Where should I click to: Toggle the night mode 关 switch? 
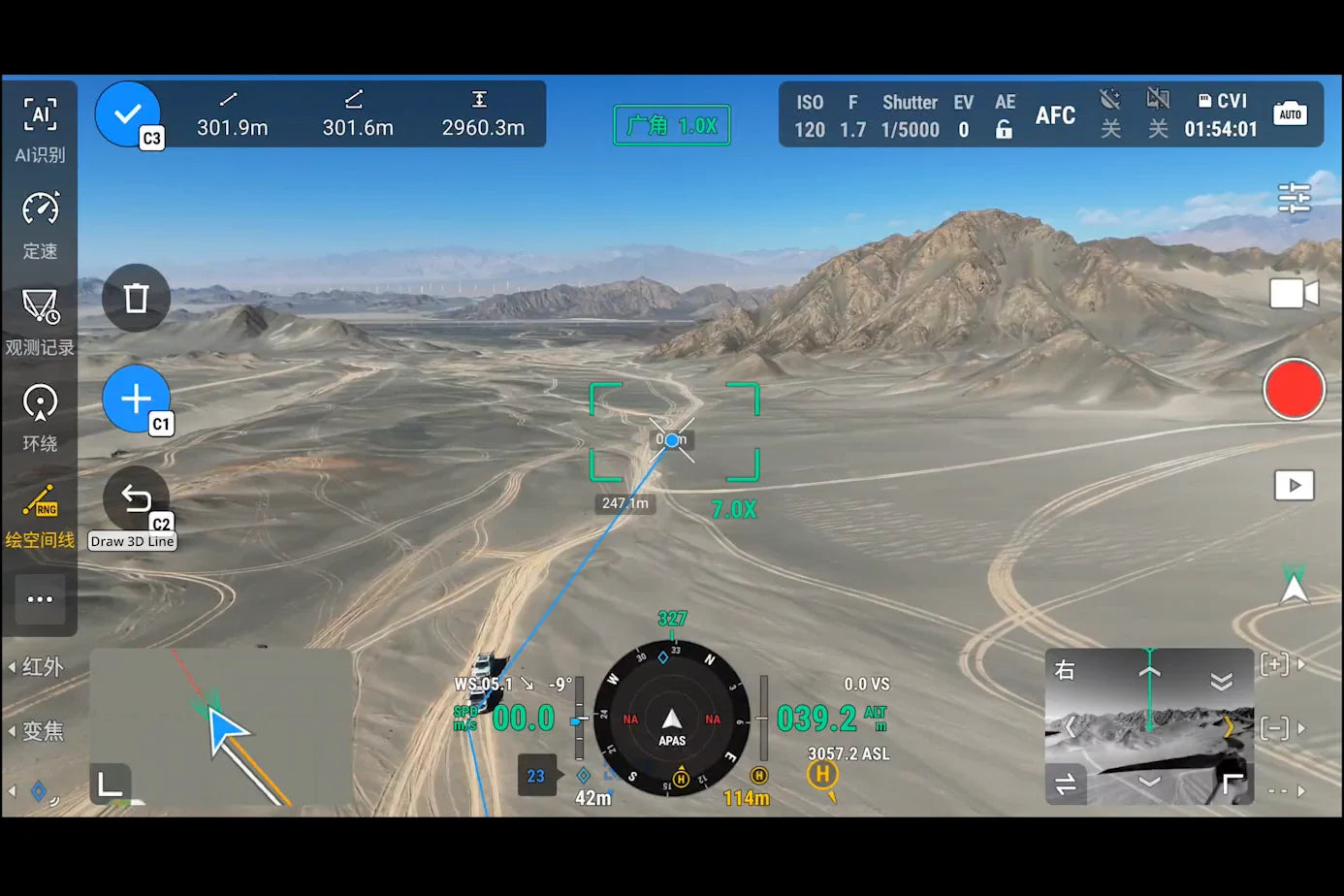click(x=1109, y=114)
